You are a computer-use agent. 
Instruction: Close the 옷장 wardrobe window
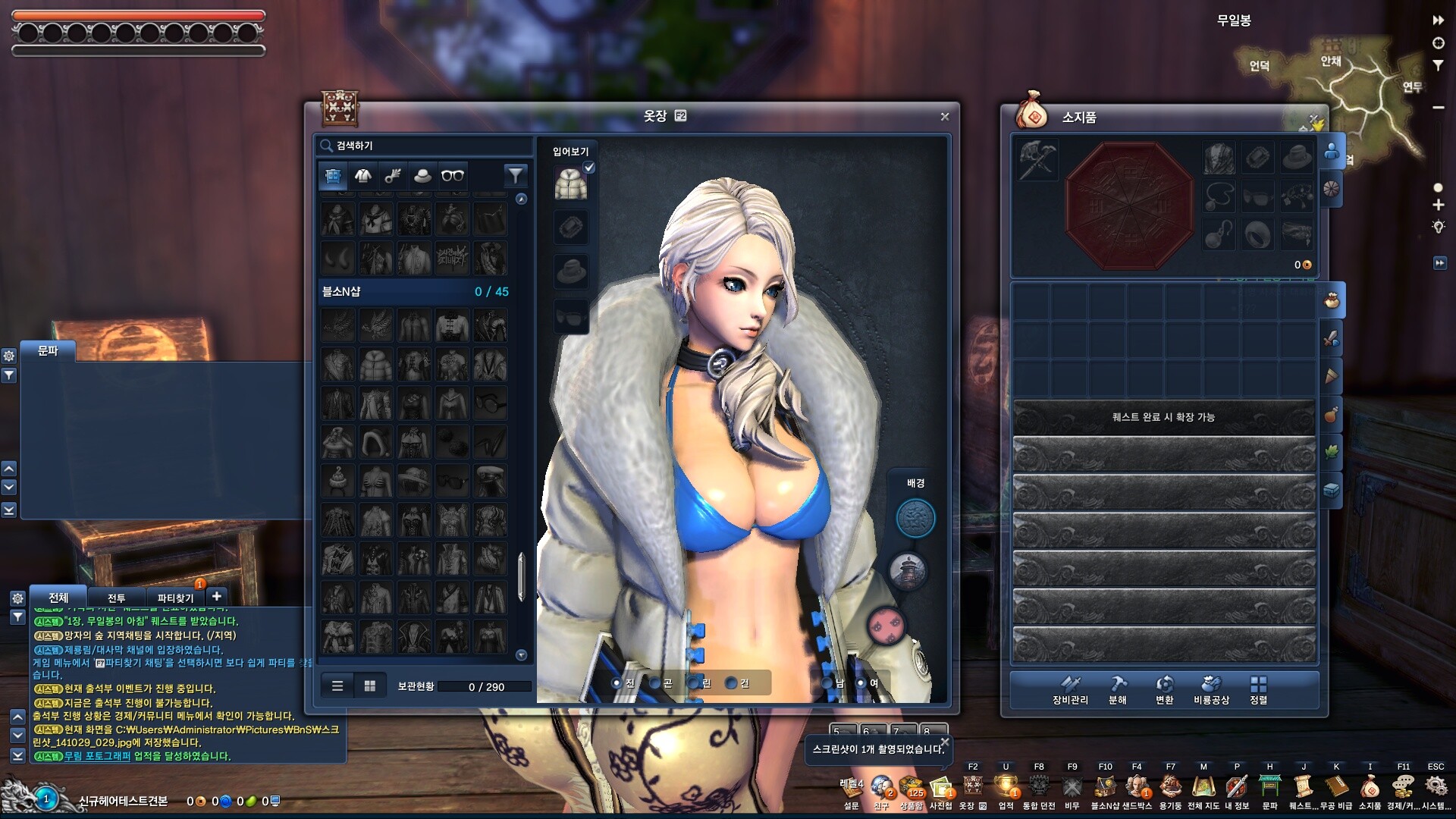coord(944,117)
